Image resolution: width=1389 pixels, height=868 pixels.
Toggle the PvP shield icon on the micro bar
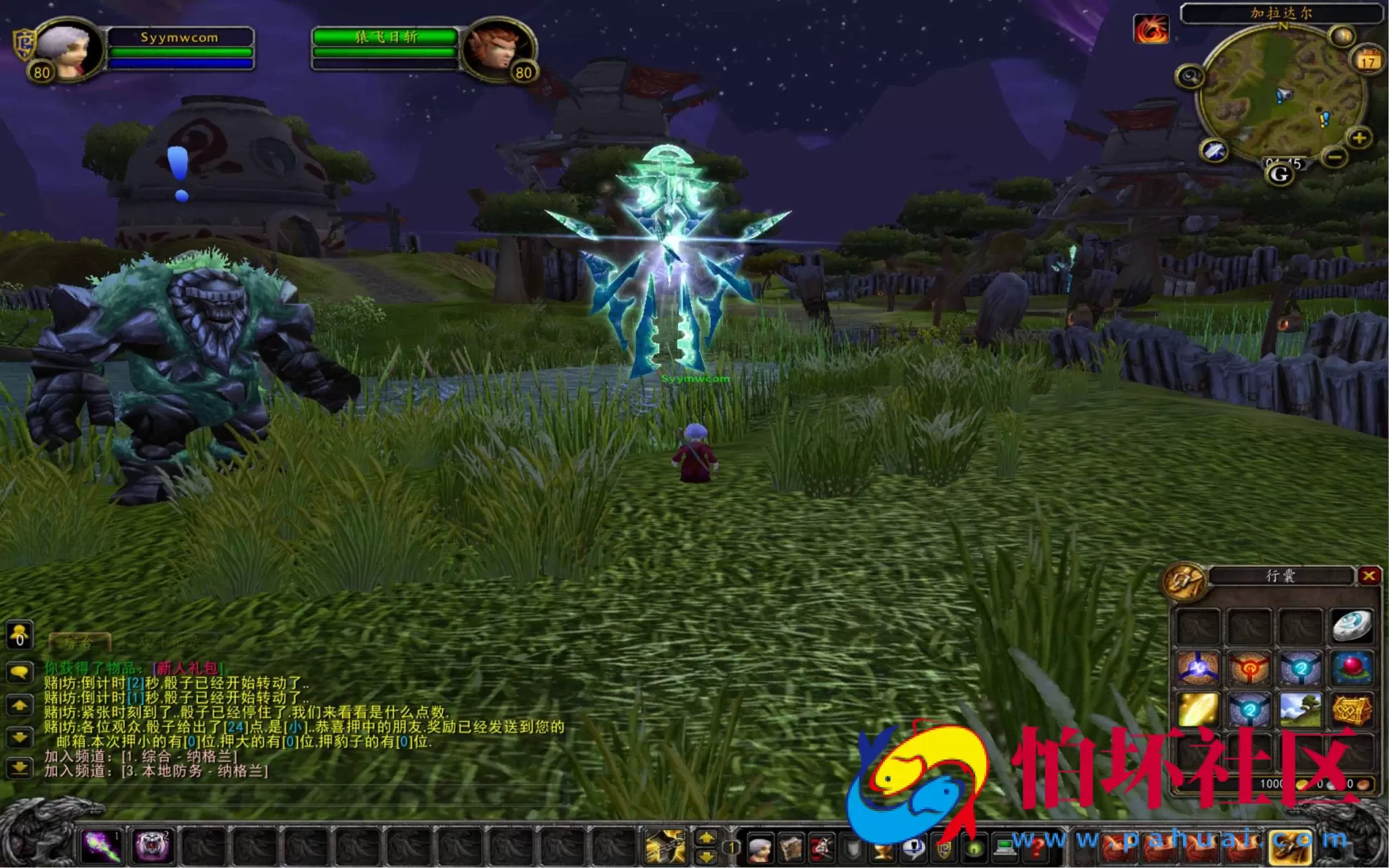click(944, 849)
